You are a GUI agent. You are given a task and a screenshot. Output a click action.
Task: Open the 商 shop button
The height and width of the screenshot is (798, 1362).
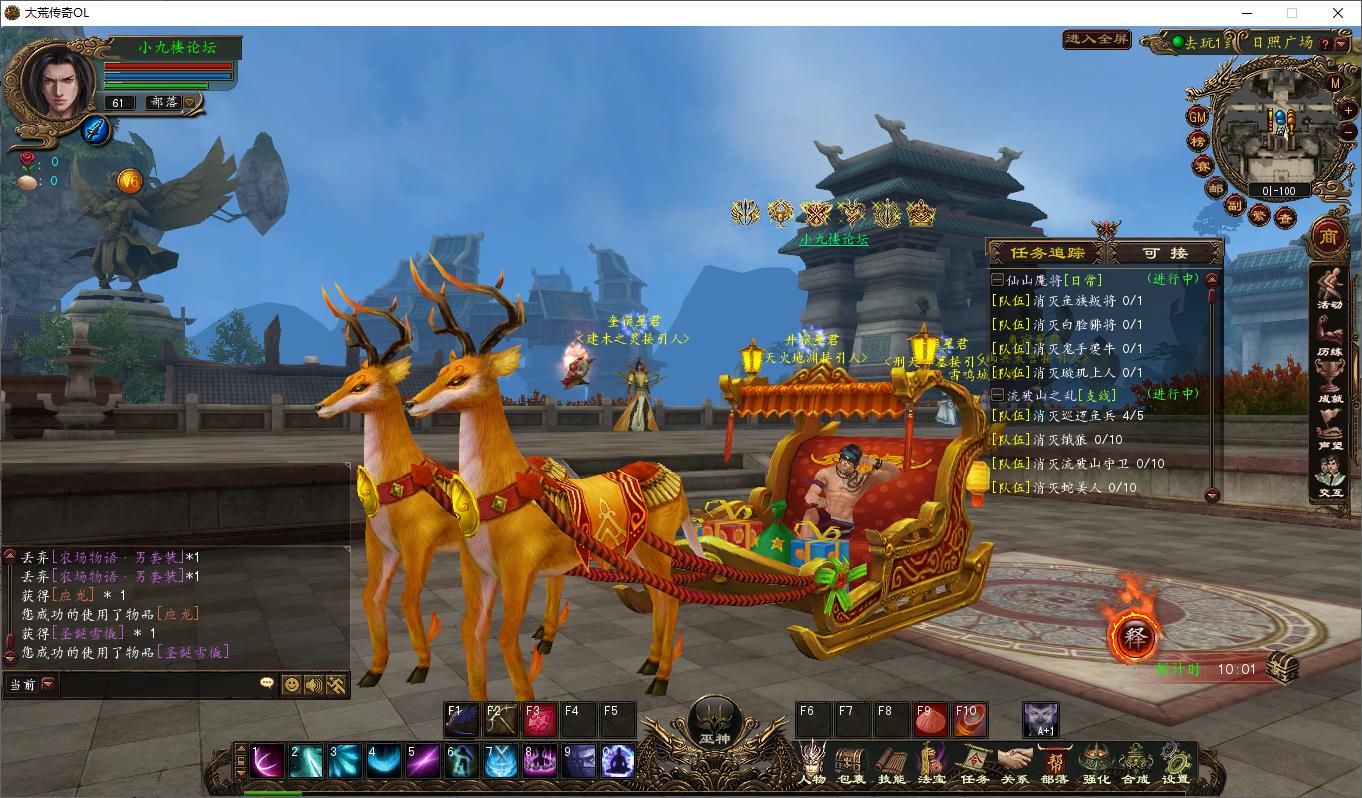[1329, 235]
